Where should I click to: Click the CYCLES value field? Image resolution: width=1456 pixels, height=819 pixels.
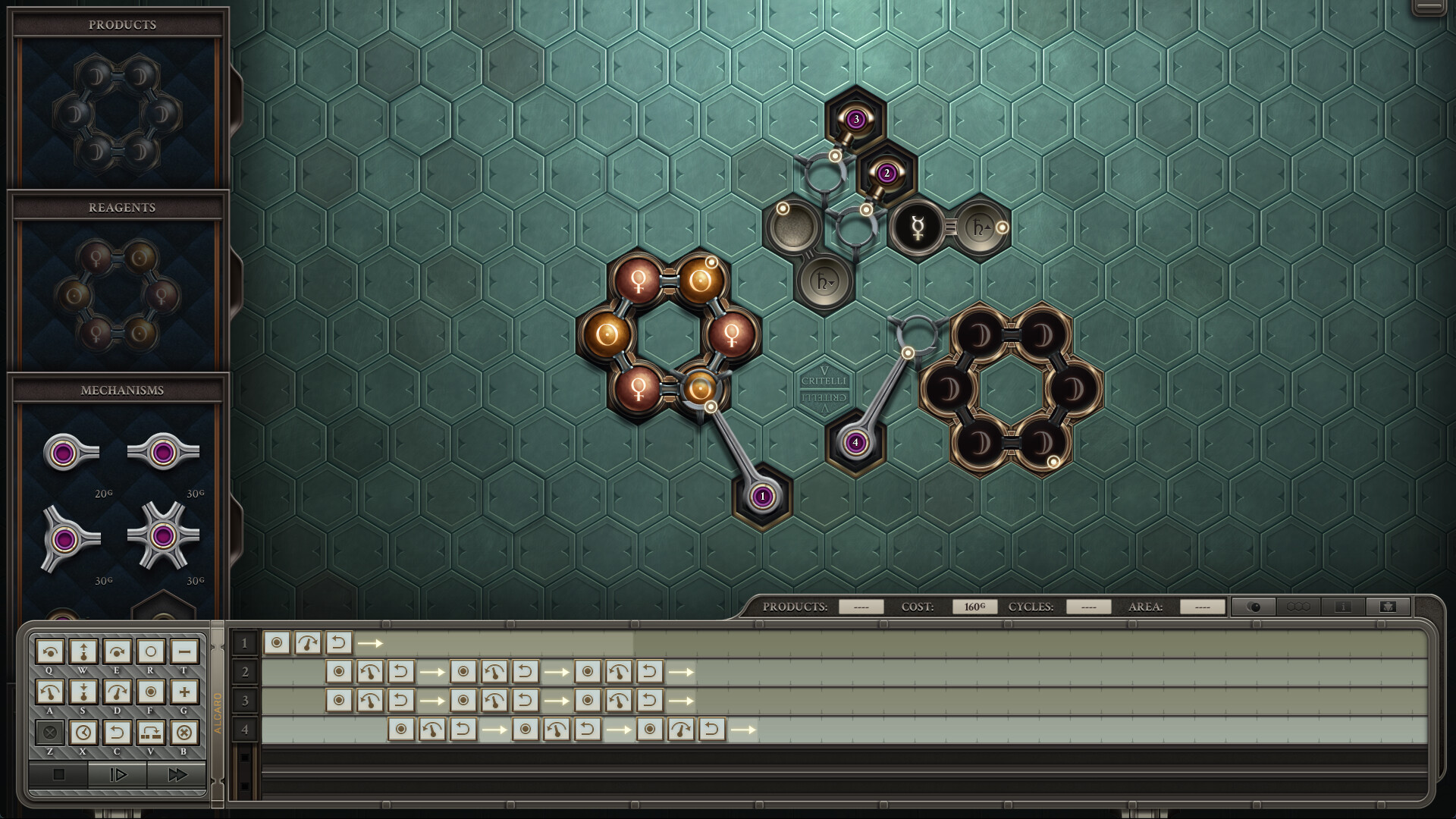pos(1088,607)
